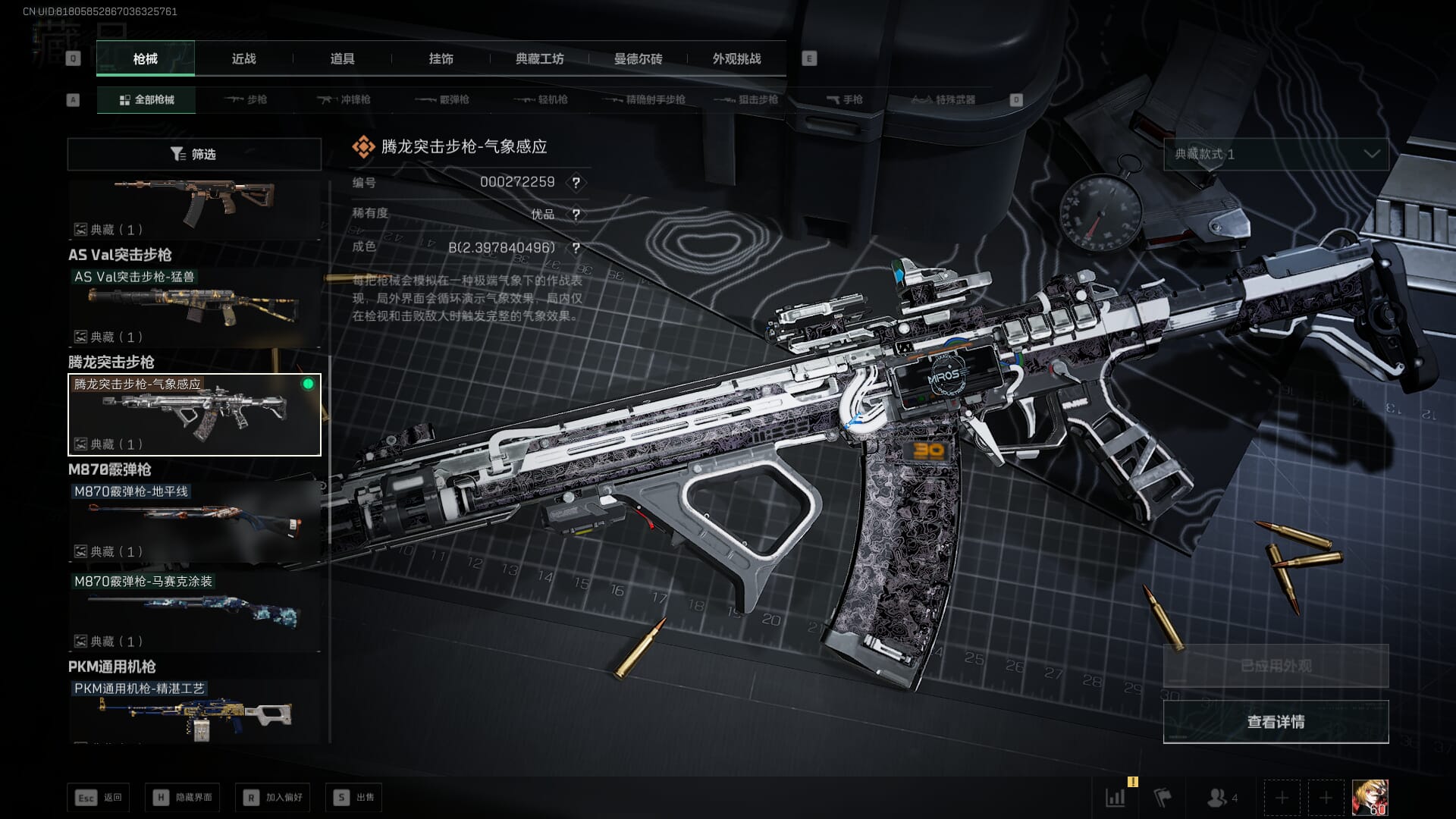The width and height of the screenshot is (1456, 819).
Task: Open the 曼德尔砖 tab
Action: click(x=638, y=58)
